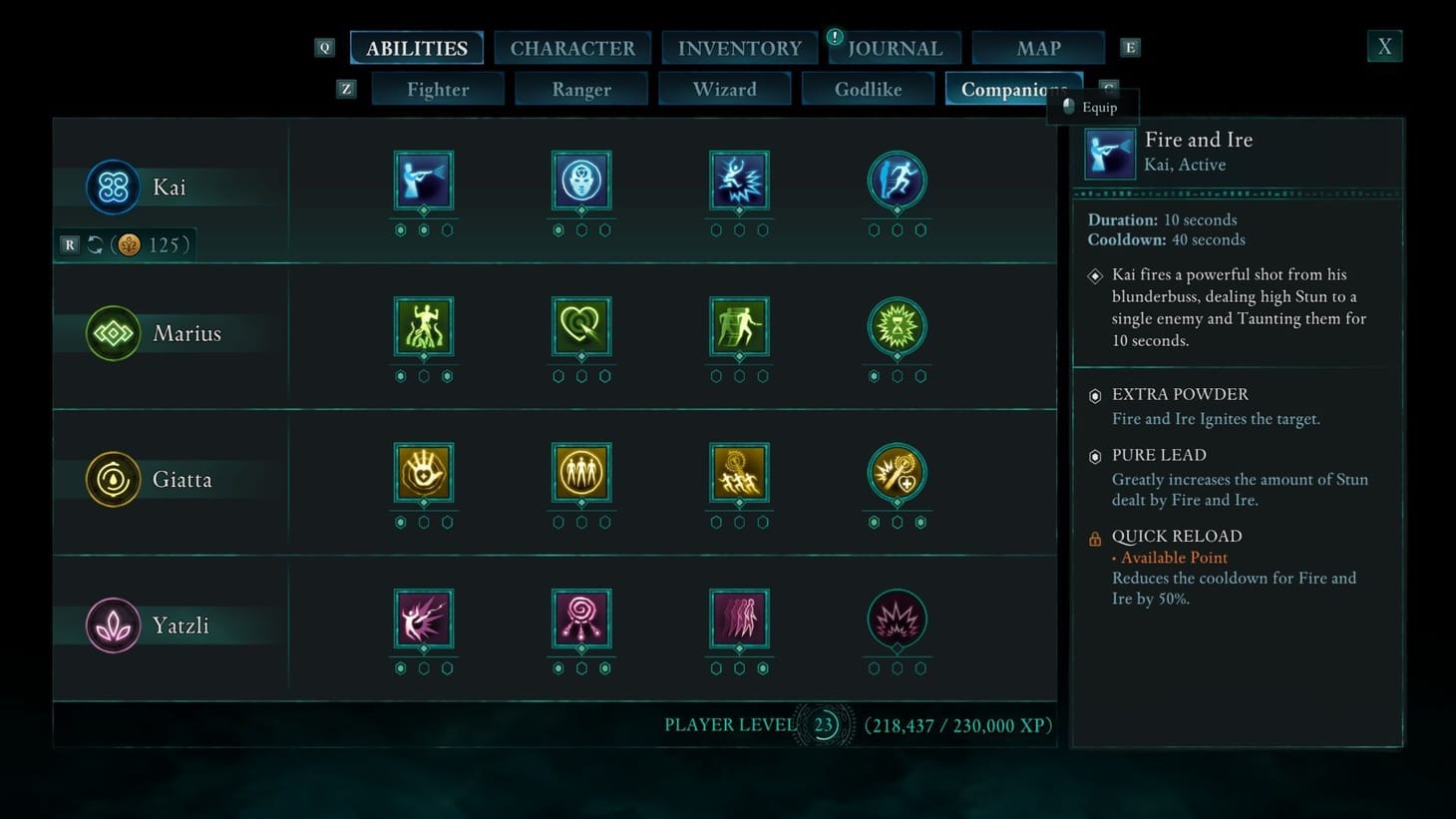Screen dimensions: 1456x819
Task: Open the Wizard abilities tab
Action: point(724,89)
